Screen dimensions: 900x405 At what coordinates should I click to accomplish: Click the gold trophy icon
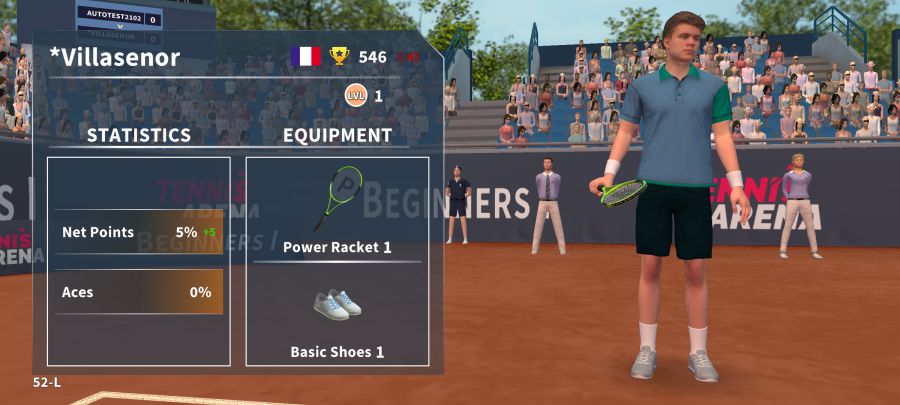pyautogui.click(x=340, y=57)
